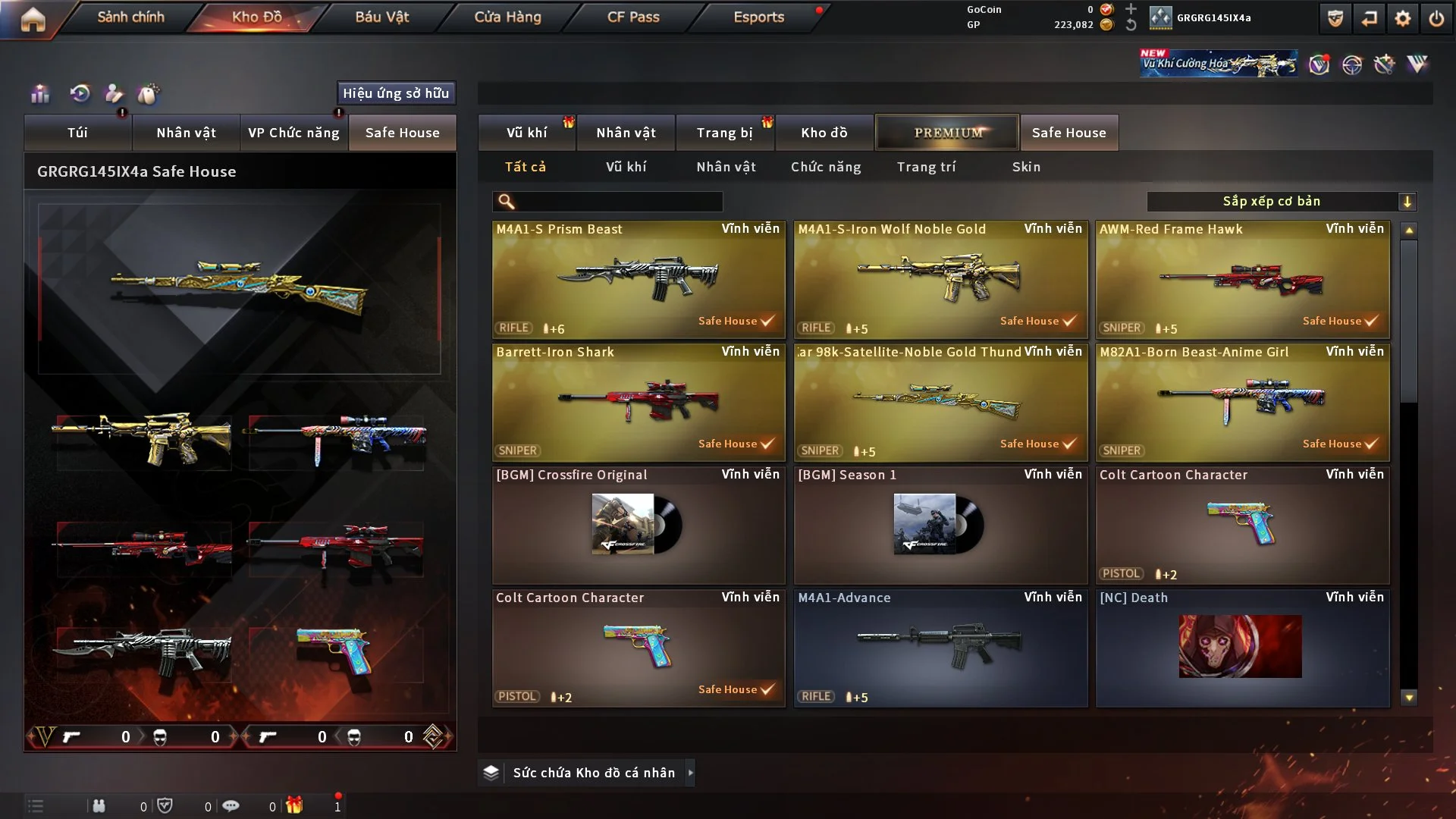The height and width of the screenshot is (819, 1456).
Task: Open settings gear icon
Action: (1402, 18)
